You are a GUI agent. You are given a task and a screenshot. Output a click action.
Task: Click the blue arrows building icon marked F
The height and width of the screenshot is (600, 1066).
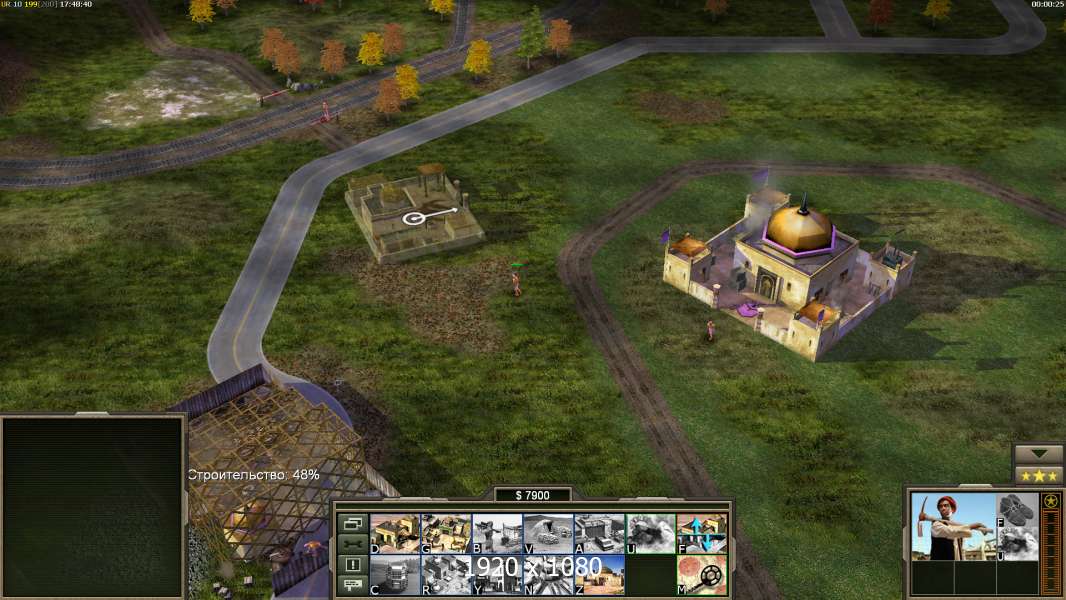(701, 533)
